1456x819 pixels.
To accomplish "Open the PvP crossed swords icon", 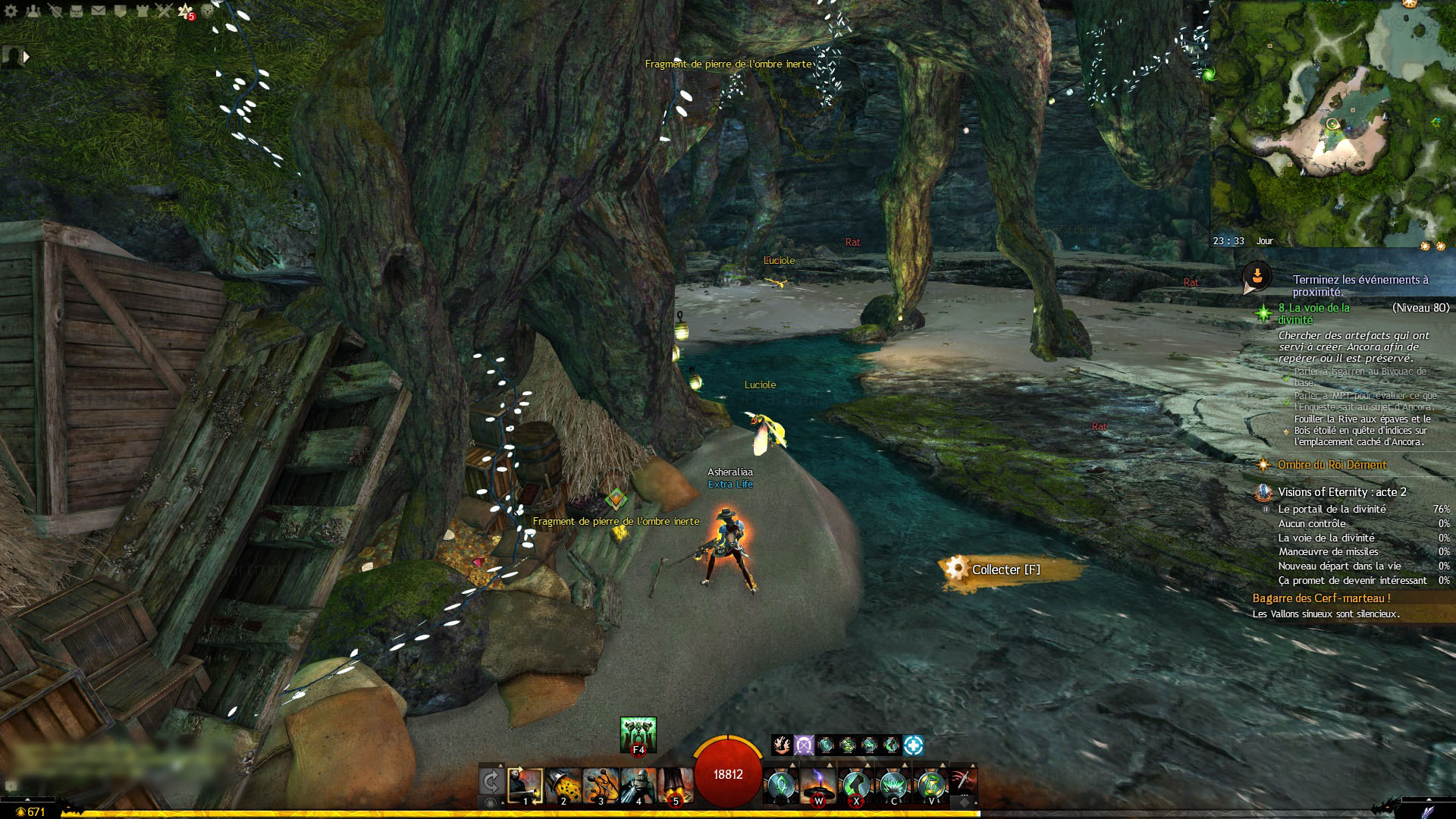I will [x=165, y=11].
